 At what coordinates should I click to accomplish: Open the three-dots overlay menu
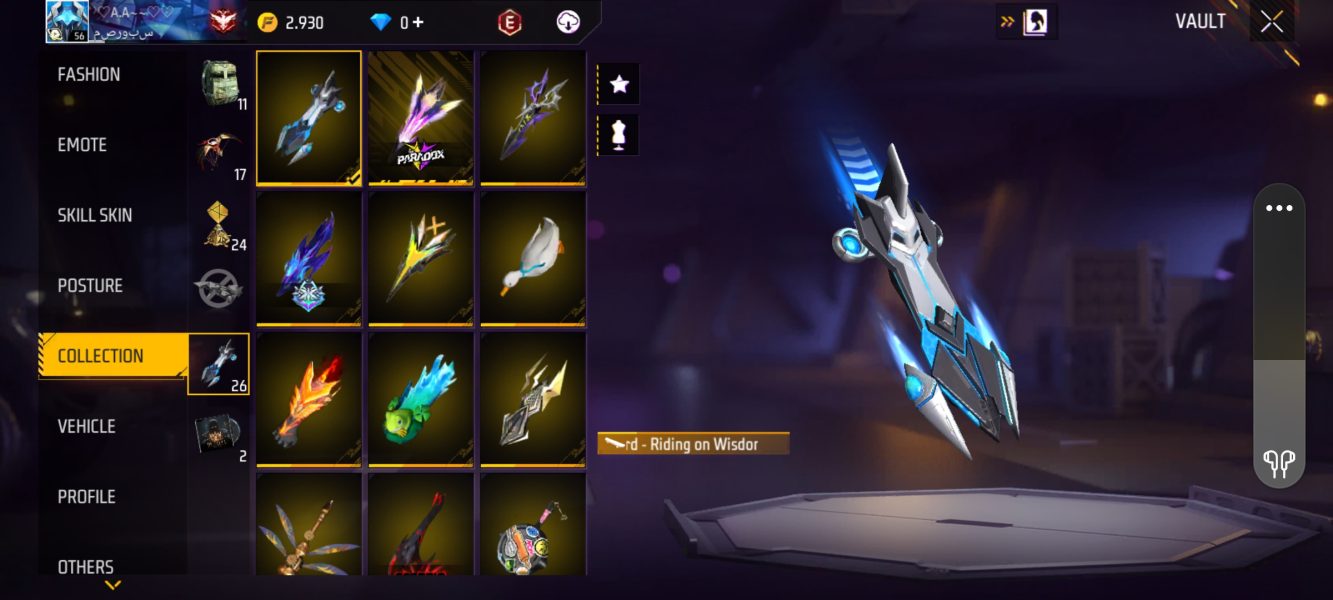tap(1279, 209)
